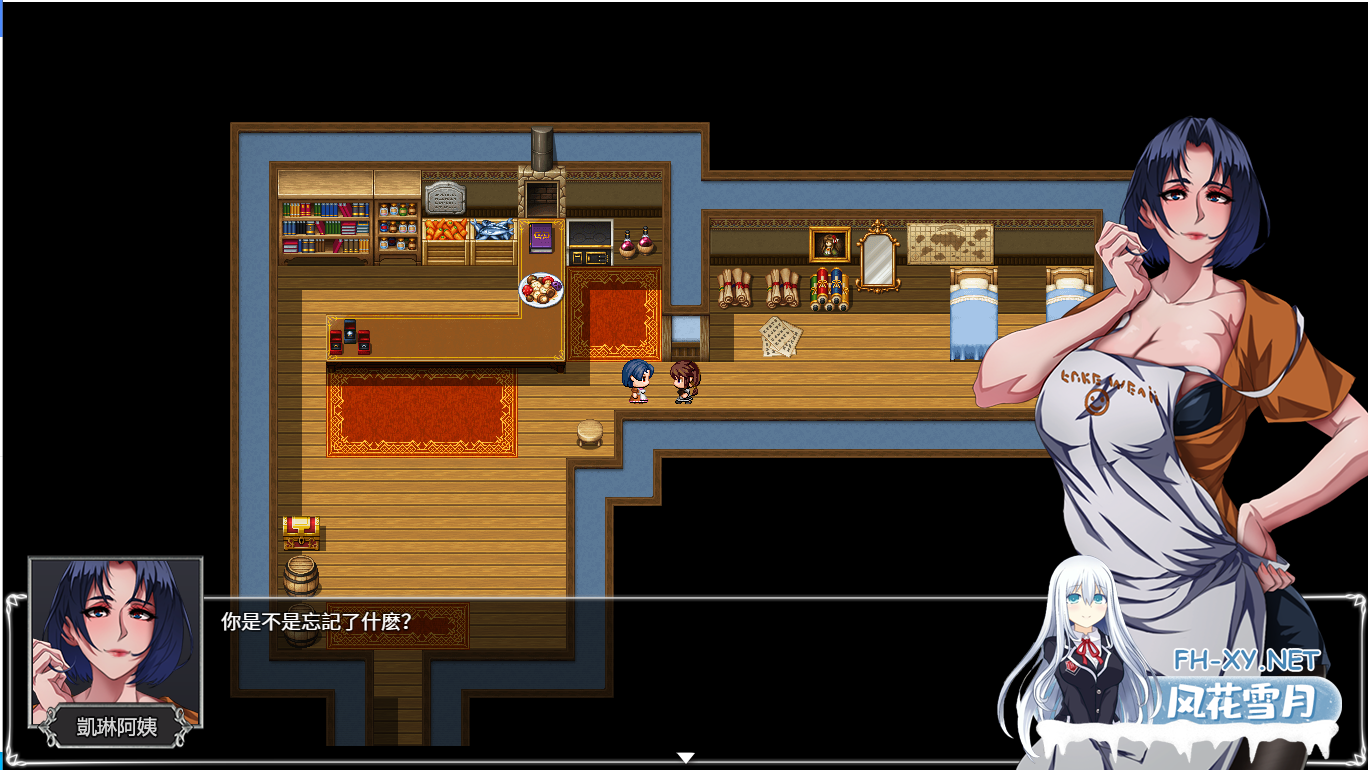This screenshot has height=770, width=1368.
Task: Click the FH-XY.NET watermark text
Action: click(x=1243, y=661)
